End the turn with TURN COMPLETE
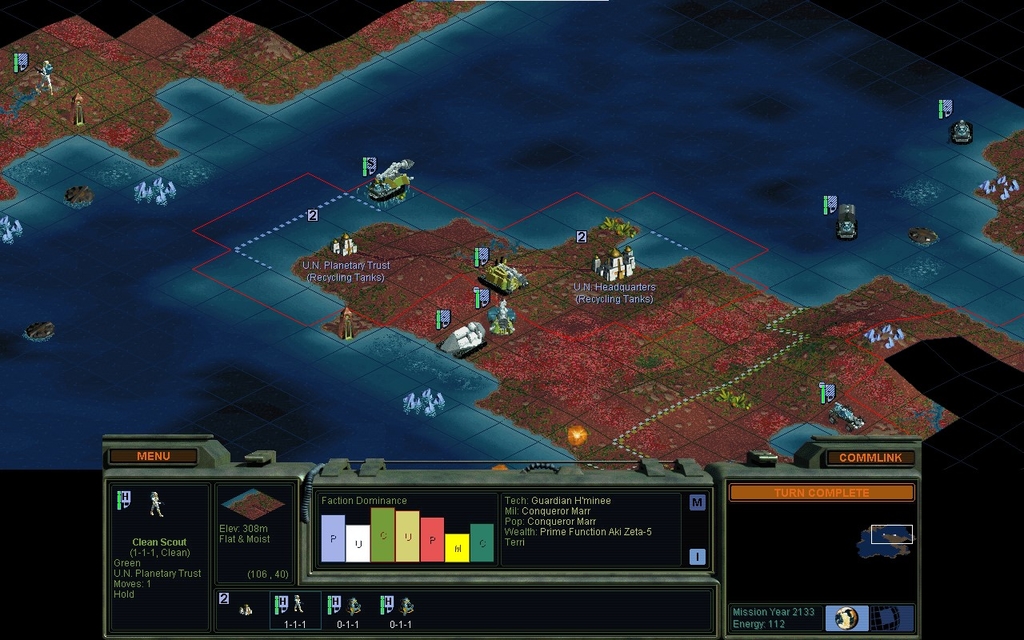This screenshot has height=640, width=1024. point(821,493)
